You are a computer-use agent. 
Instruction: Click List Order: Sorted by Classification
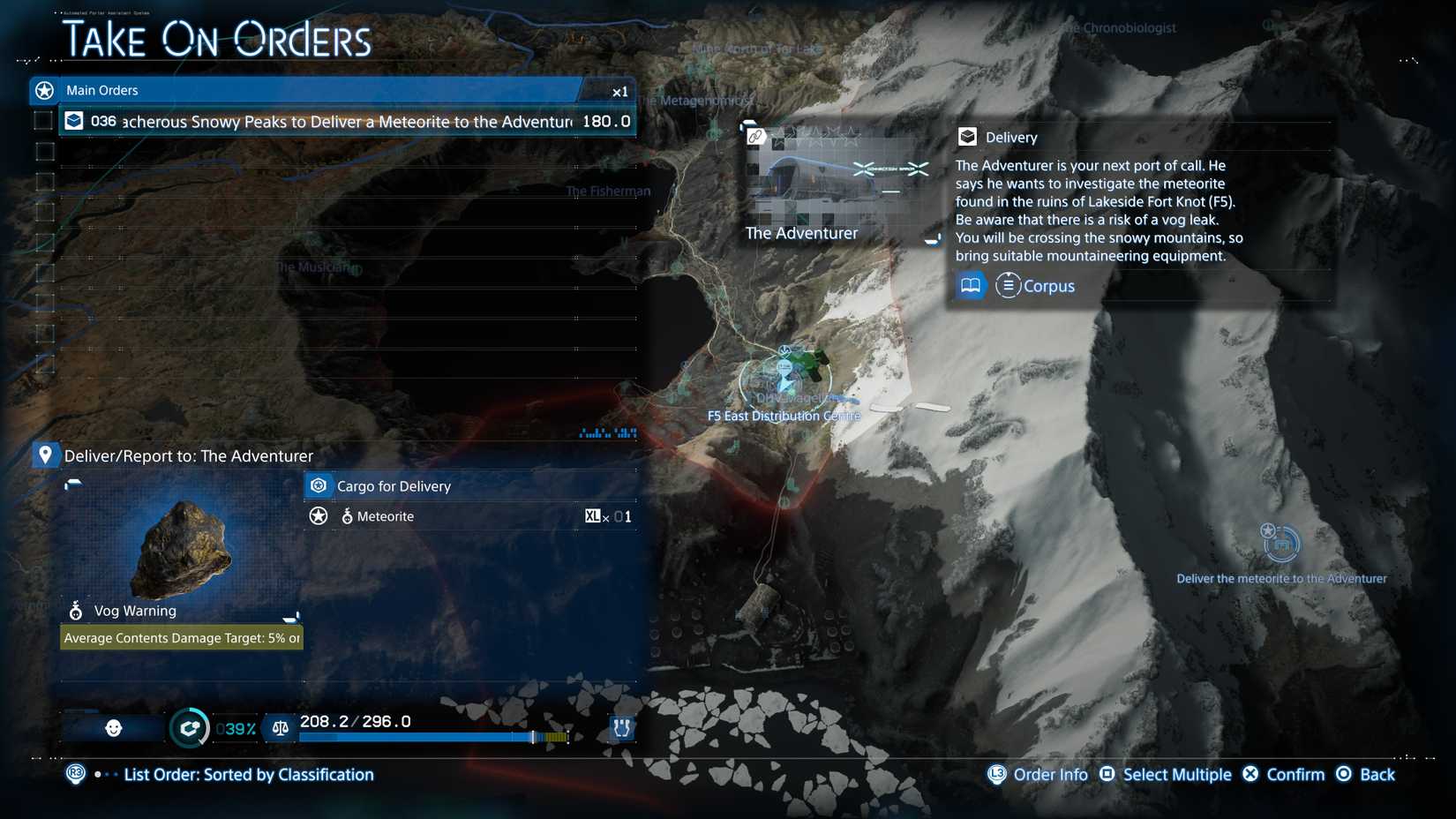click(250, 774)
